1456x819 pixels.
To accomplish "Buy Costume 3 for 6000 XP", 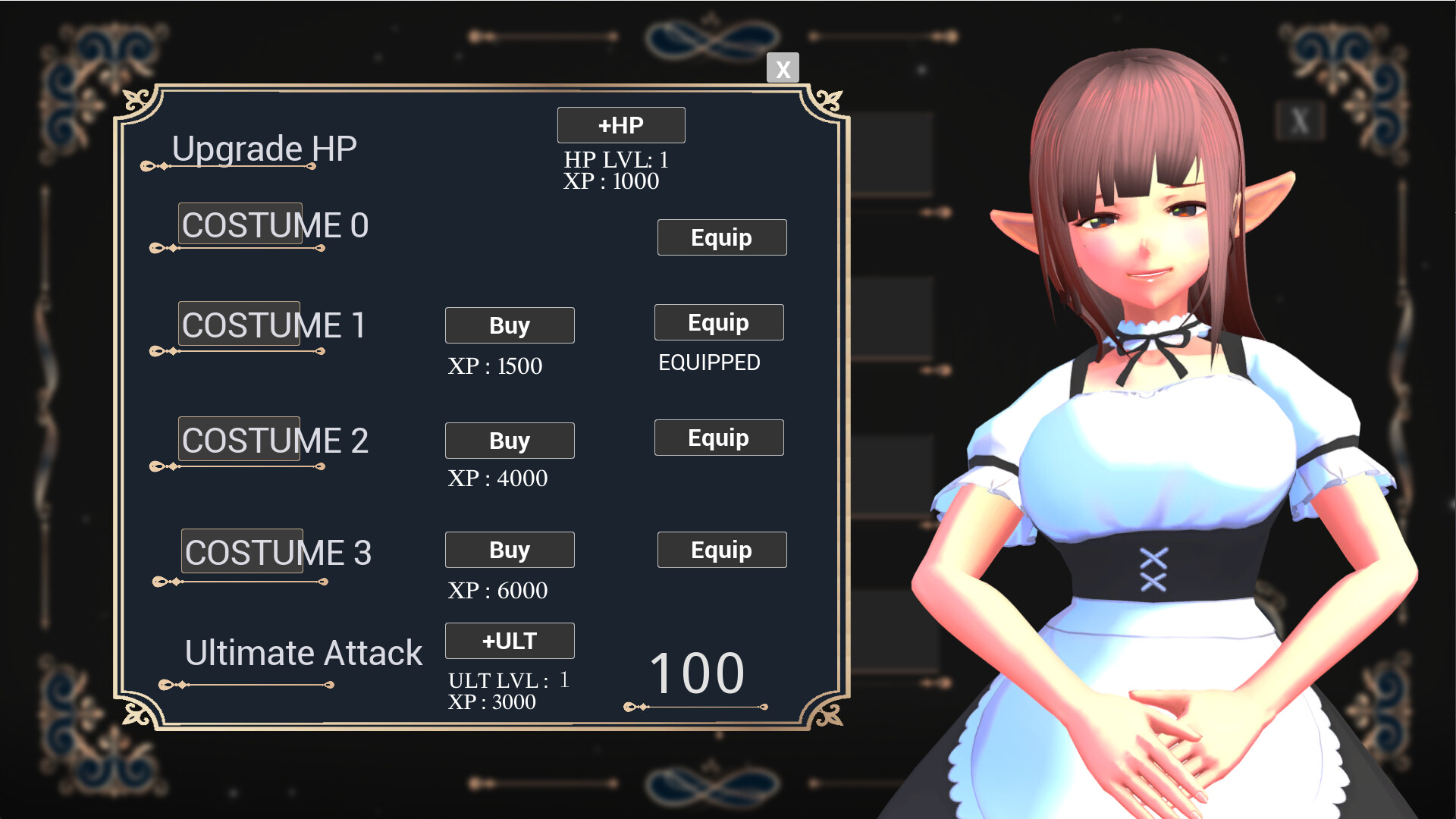I will tap(510, 550).
